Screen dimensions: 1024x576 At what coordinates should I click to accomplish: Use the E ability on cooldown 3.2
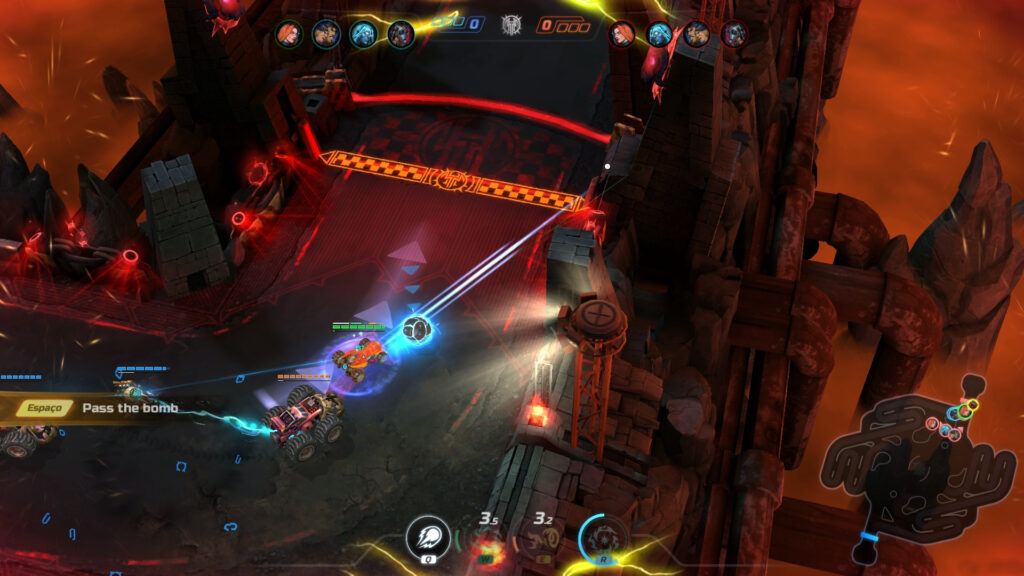(542, 541)
